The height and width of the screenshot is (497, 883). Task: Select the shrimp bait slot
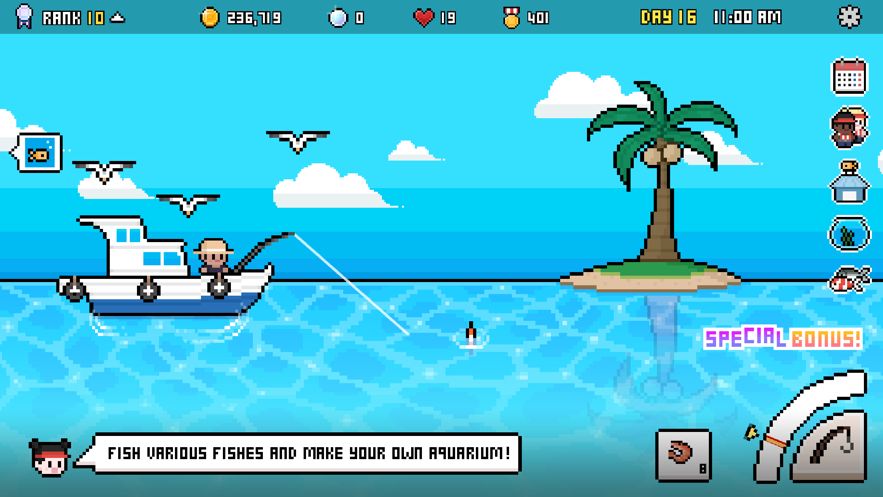[683, 456]
